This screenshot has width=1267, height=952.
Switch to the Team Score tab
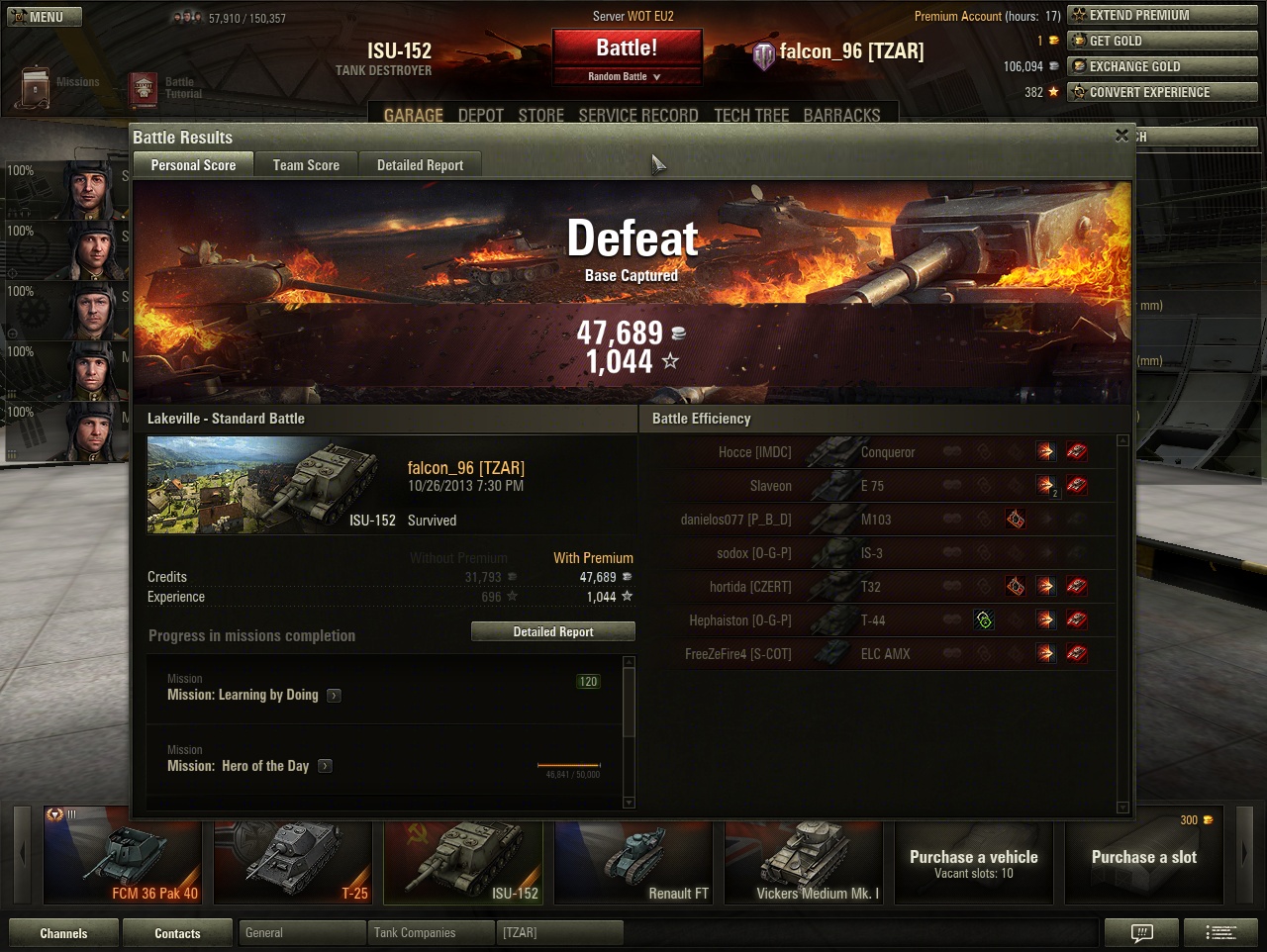coord(306,165)
